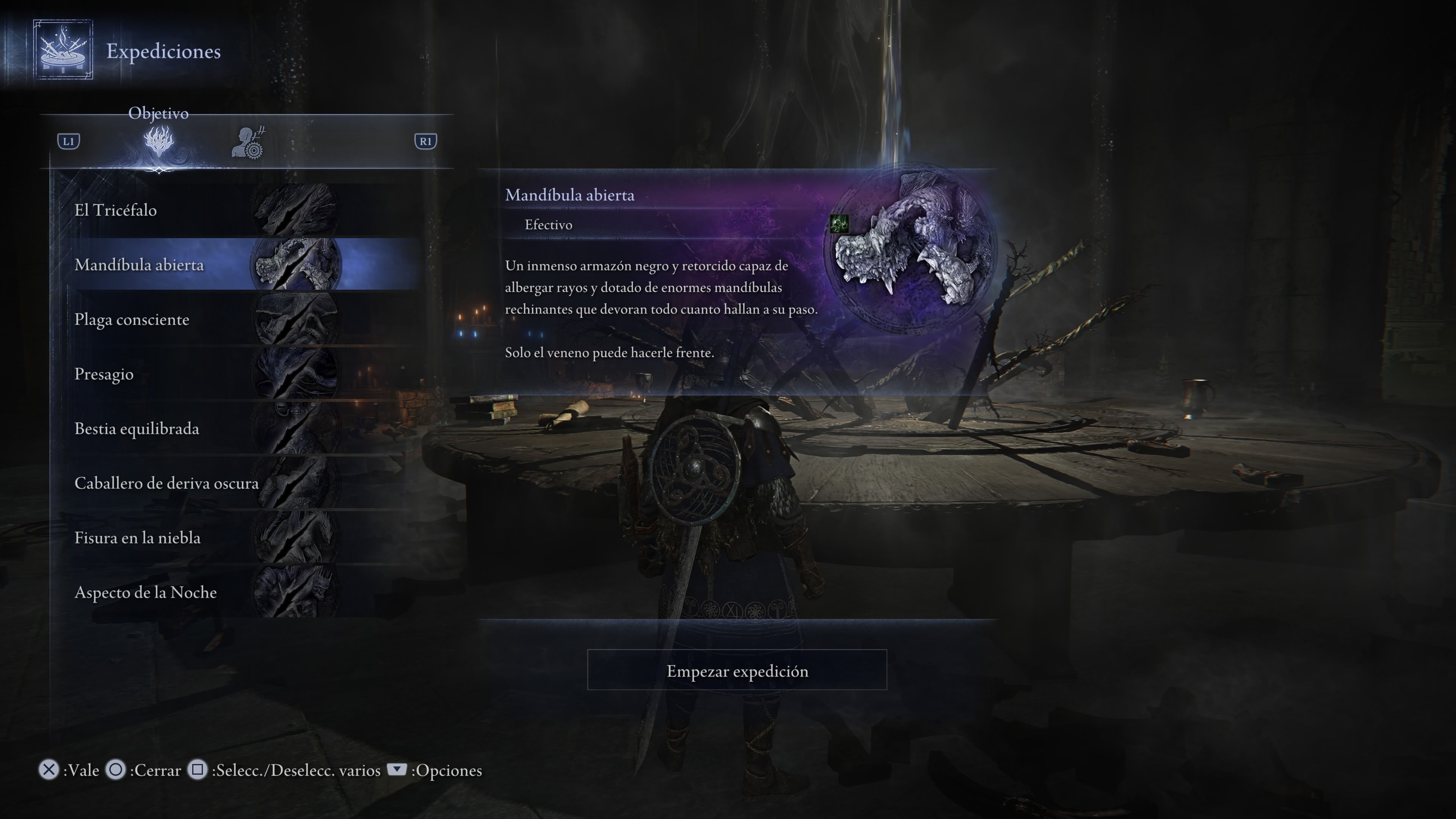The width and height of the screenshot is (1456, 819).
Task: Click the green poison weakness icon
Action: pyautogui.click(x=839, y=224)
